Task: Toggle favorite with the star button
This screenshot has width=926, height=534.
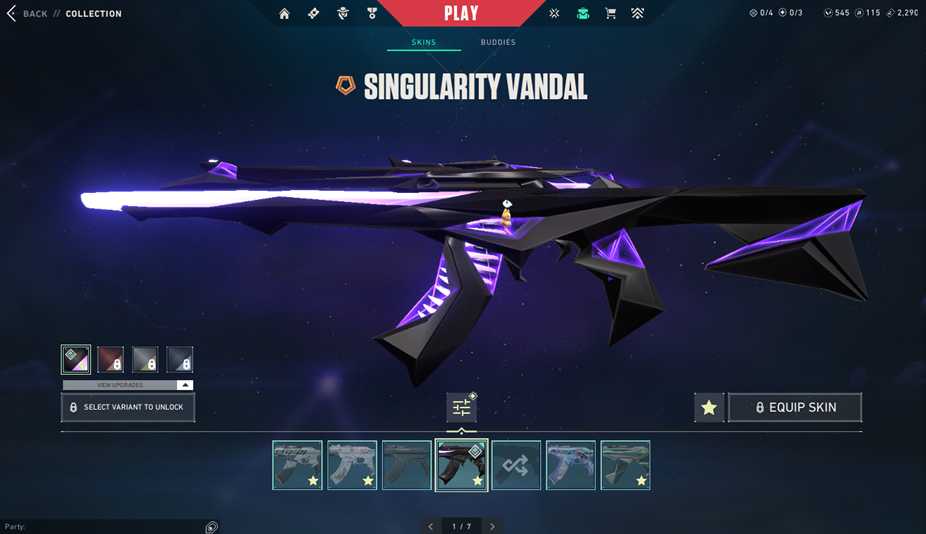Action: pyautogui.click(x=709, y=407)
